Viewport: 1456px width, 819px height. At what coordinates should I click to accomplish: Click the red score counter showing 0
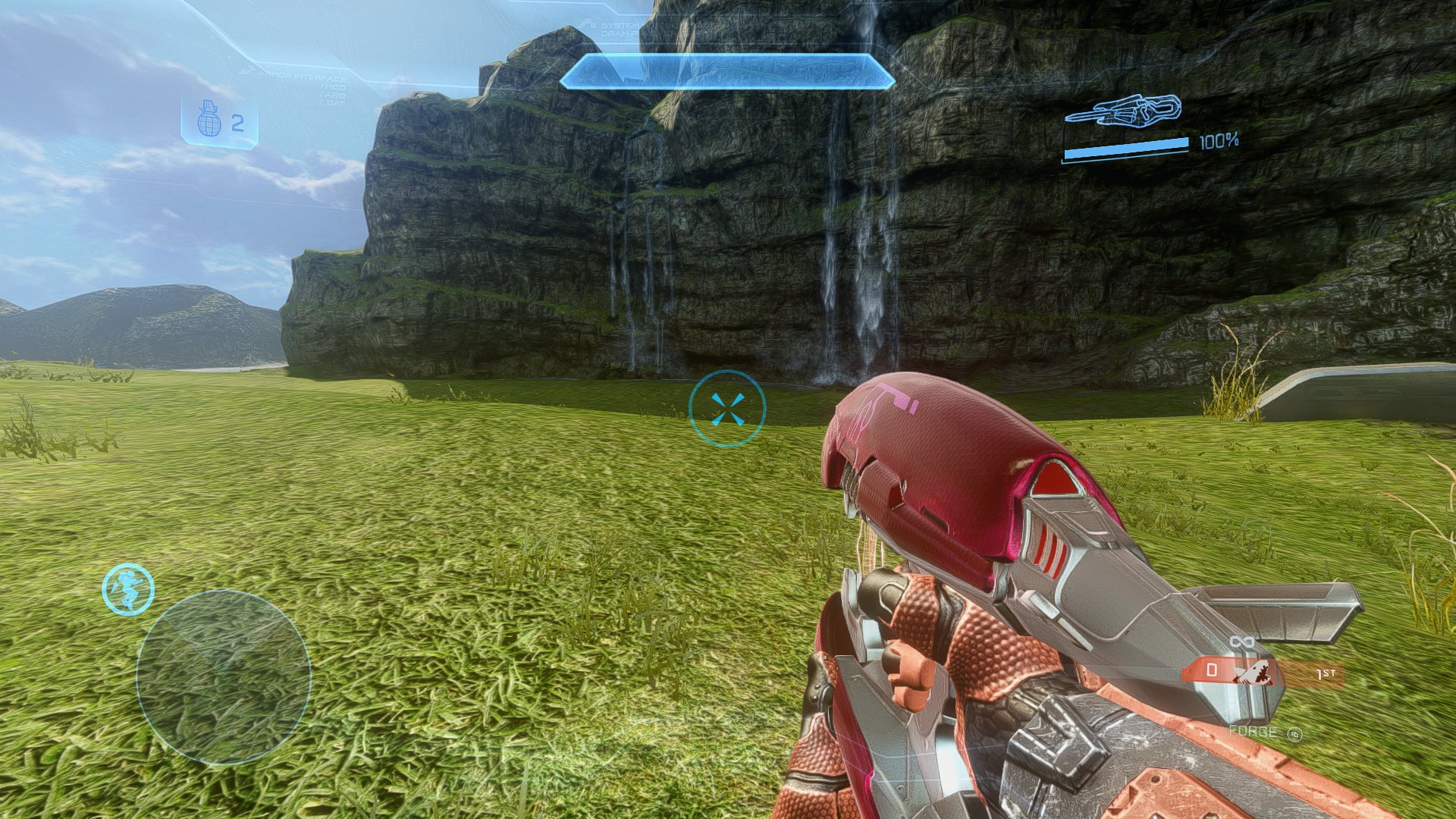[1212, 671]
